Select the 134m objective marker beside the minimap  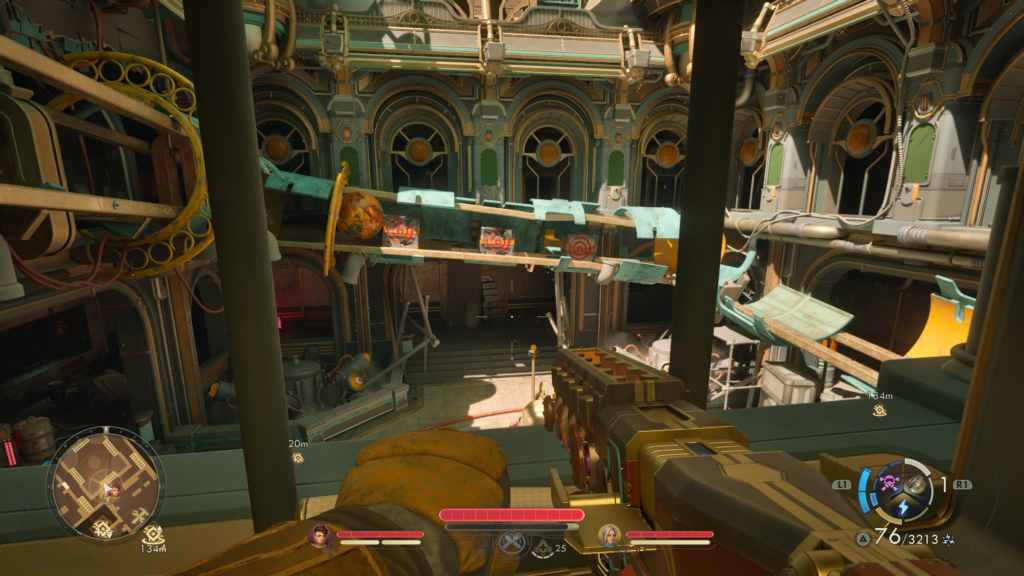(x=152, y=535)
